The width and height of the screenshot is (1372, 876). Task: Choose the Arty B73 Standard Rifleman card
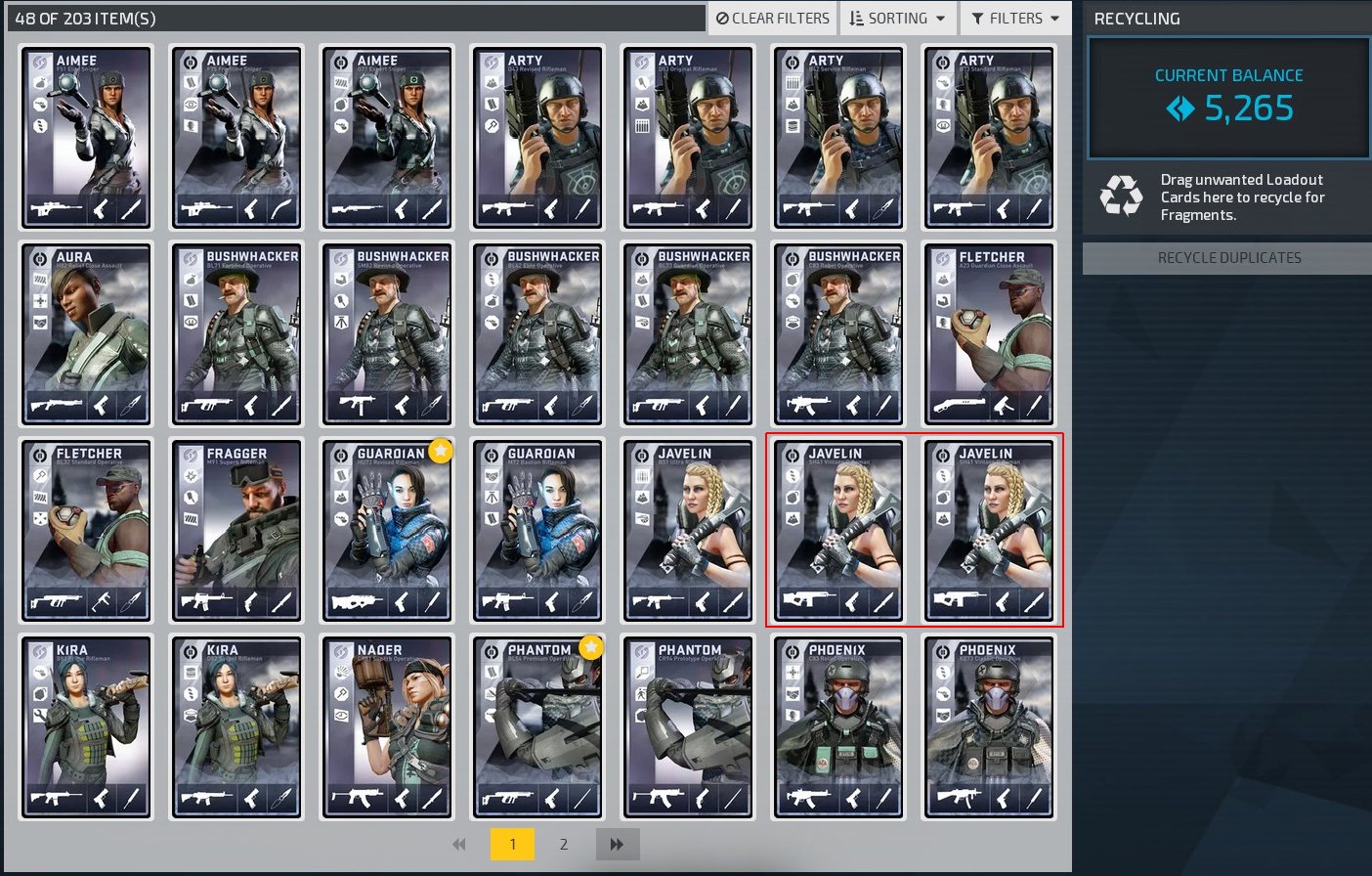(x=990, y=138)
